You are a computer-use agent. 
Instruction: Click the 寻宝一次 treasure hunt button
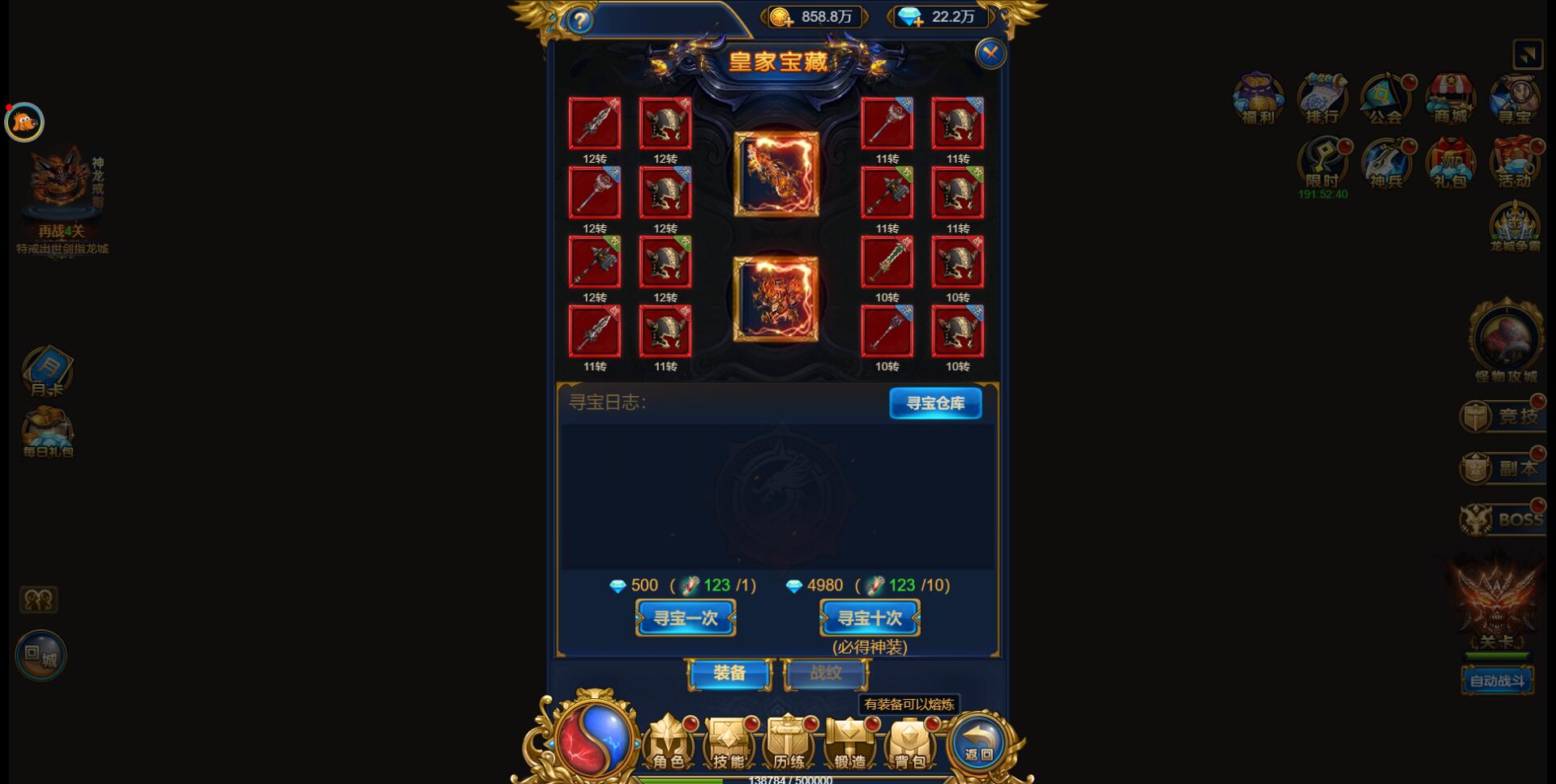pos(685,617)
